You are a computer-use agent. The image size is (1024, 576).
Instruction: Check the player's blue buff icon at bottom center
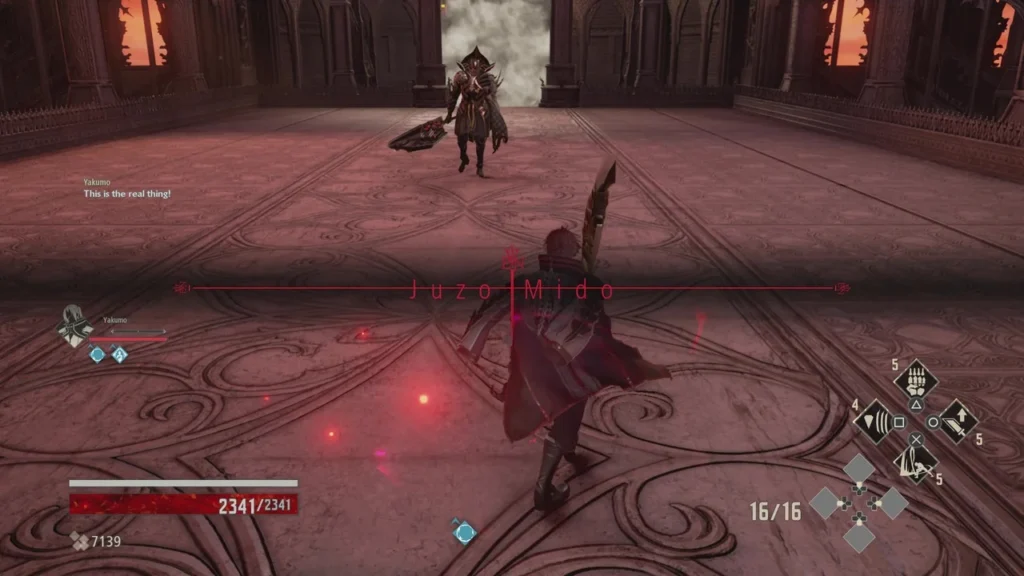463,532
